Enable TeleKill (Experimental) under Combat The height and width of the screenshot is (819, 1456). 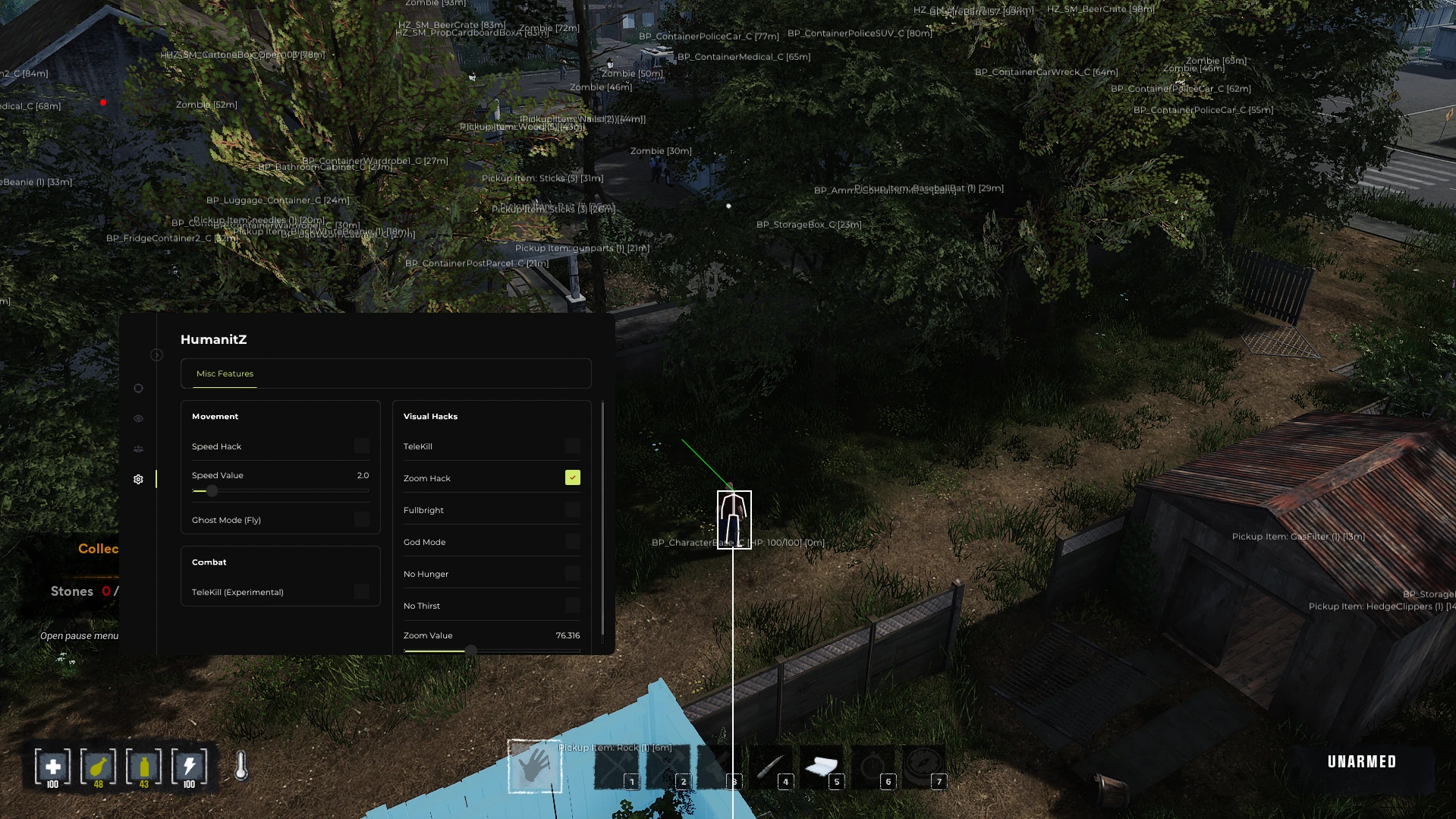click(362, 591)
